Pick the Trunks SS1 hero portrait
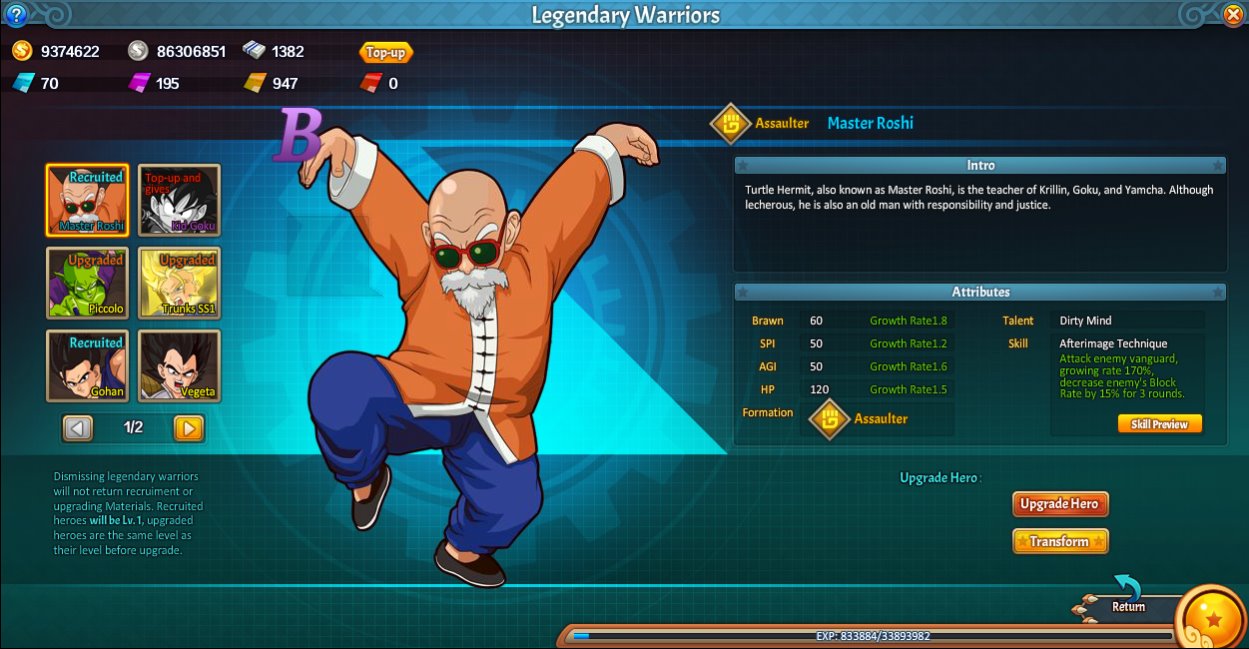 click(x=179, y=283)
